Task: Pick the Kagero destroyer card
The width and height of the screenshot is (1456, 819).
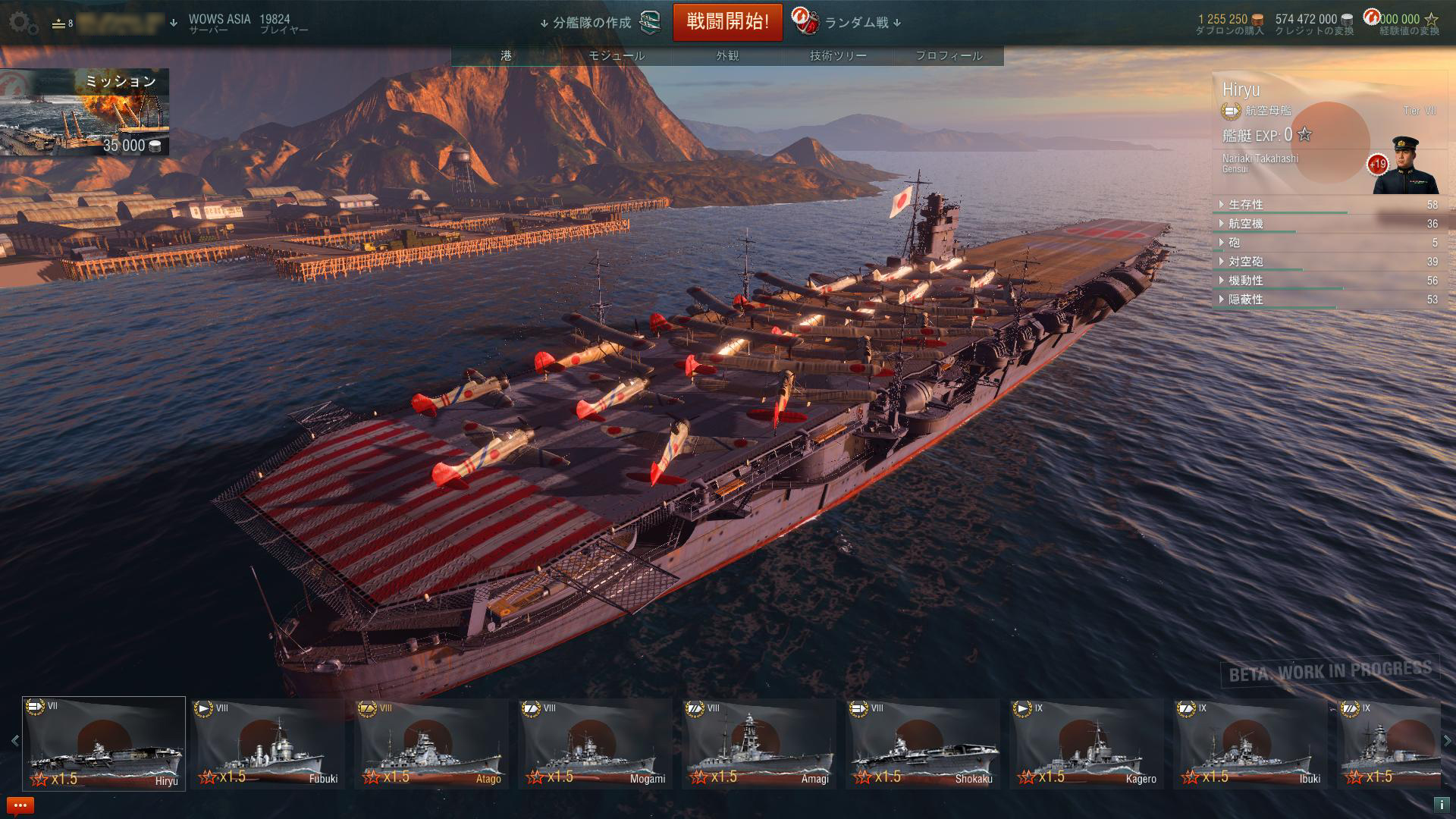Action: pyautogui.click(x=1087, y=743)
